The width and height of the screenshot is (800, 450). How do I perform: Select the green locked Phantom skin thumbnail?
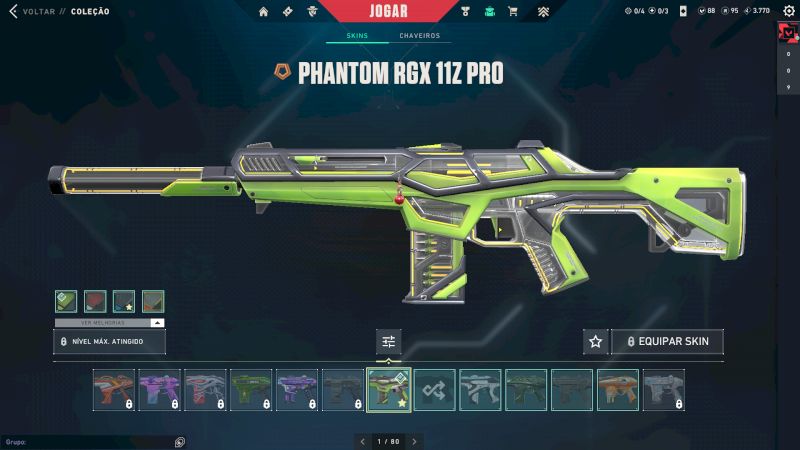pyautogui.click(x=251, y=390)
